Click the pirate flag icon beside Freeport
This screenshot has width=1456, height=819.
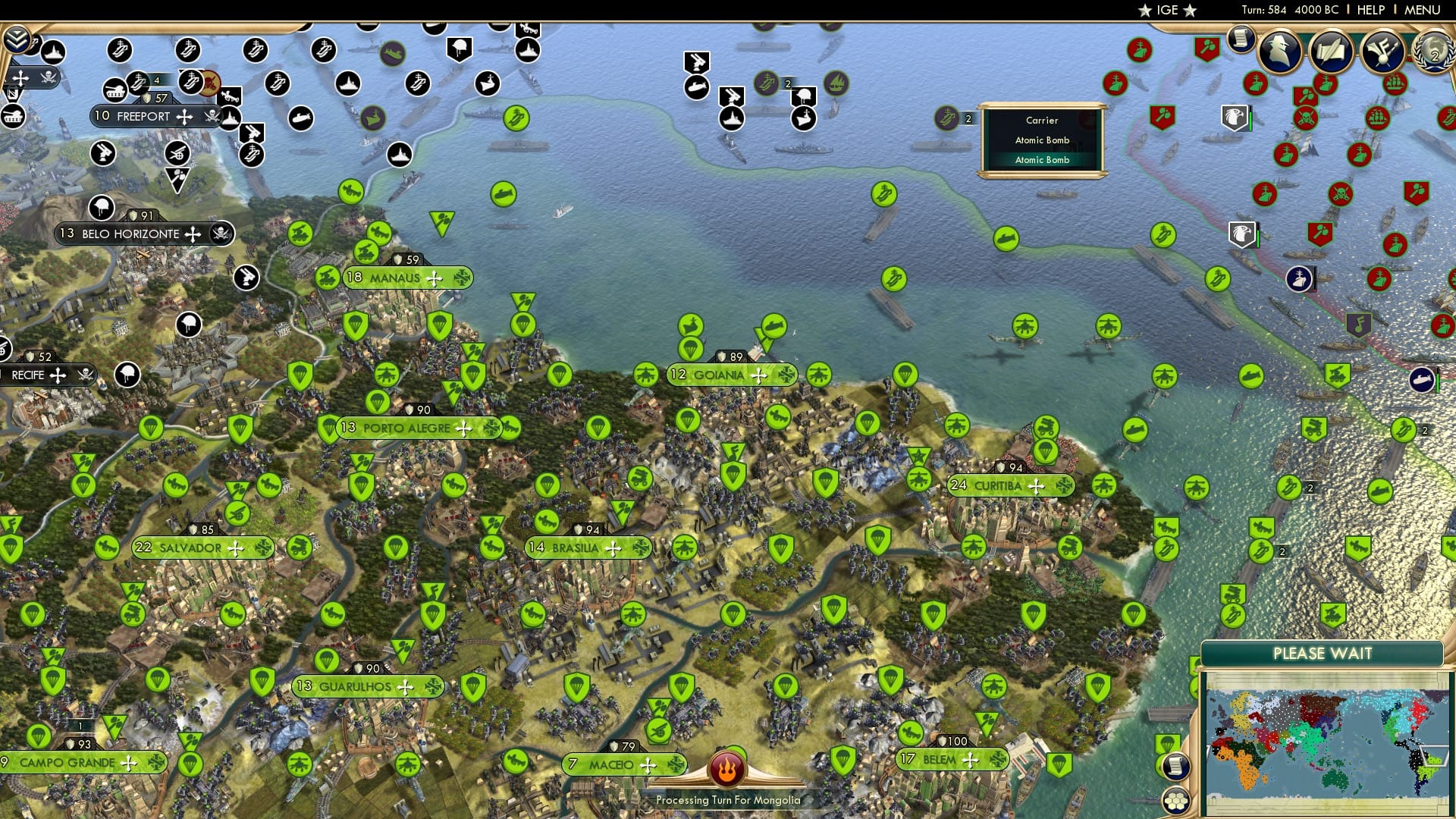[212, 115]
